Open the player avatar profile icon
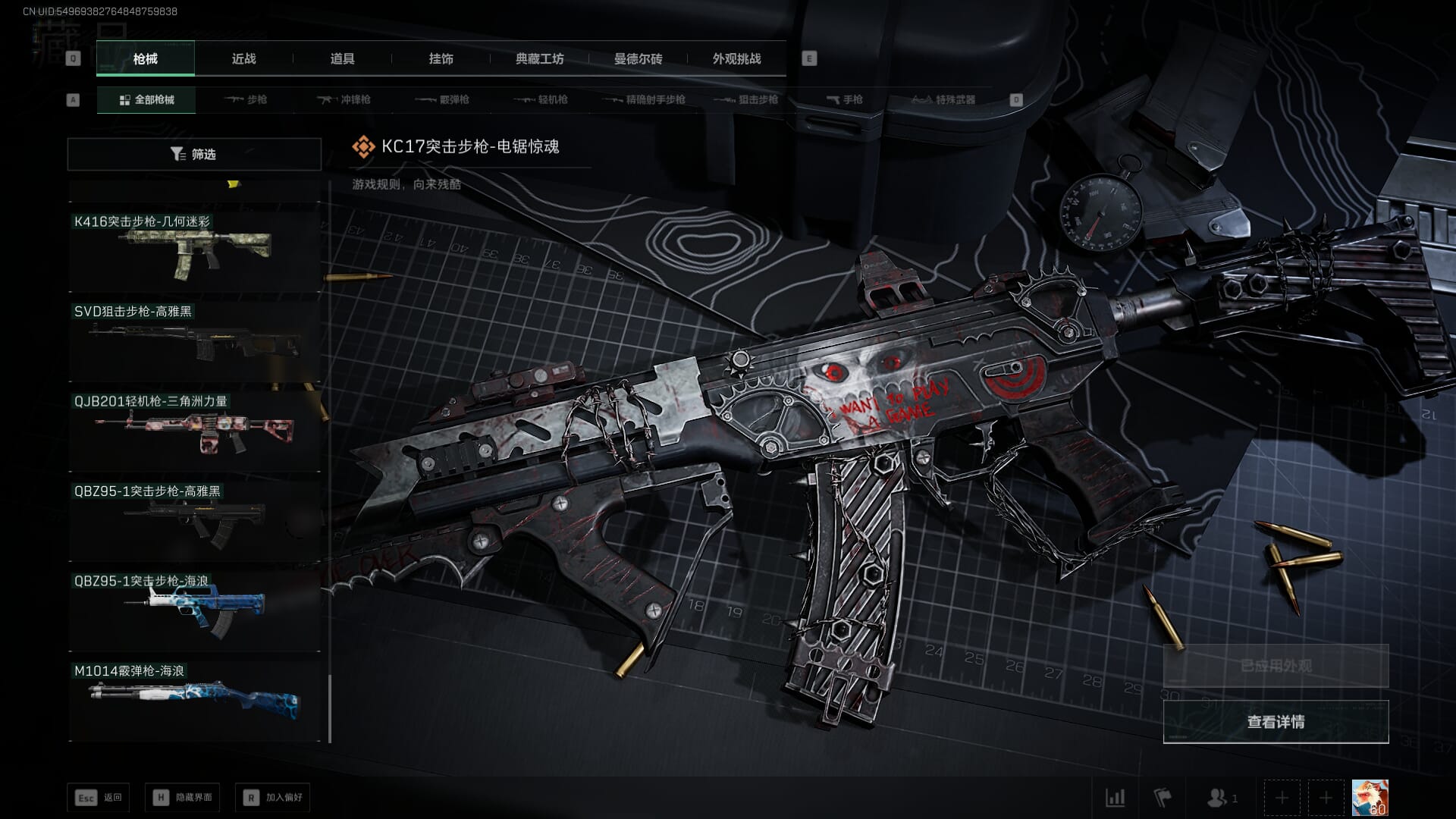The height and width of the screenshot is (819, 1456). click(x=1370, y=798)
